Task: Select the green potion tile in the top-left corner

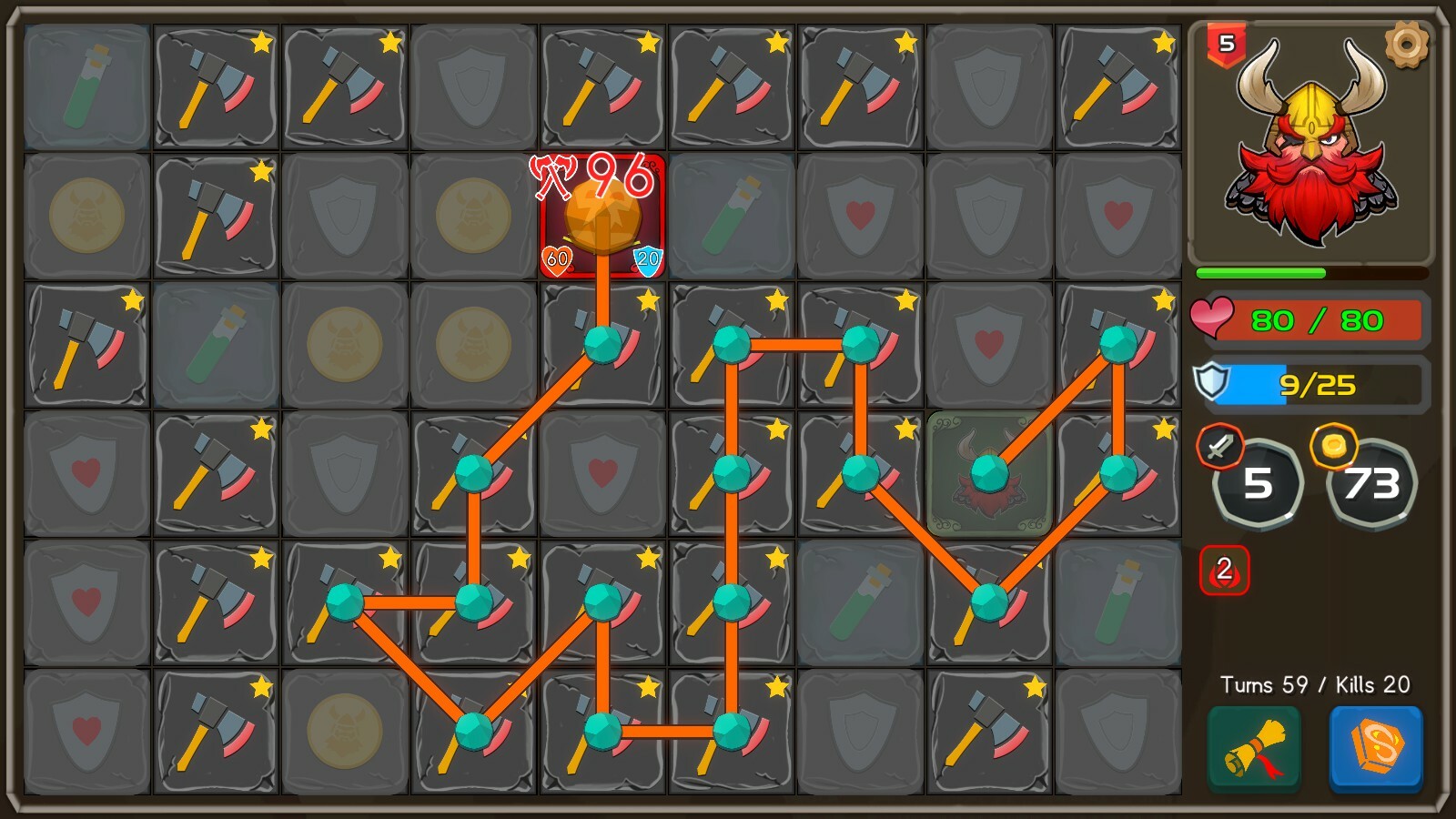Action: click(x=86, y=86)
